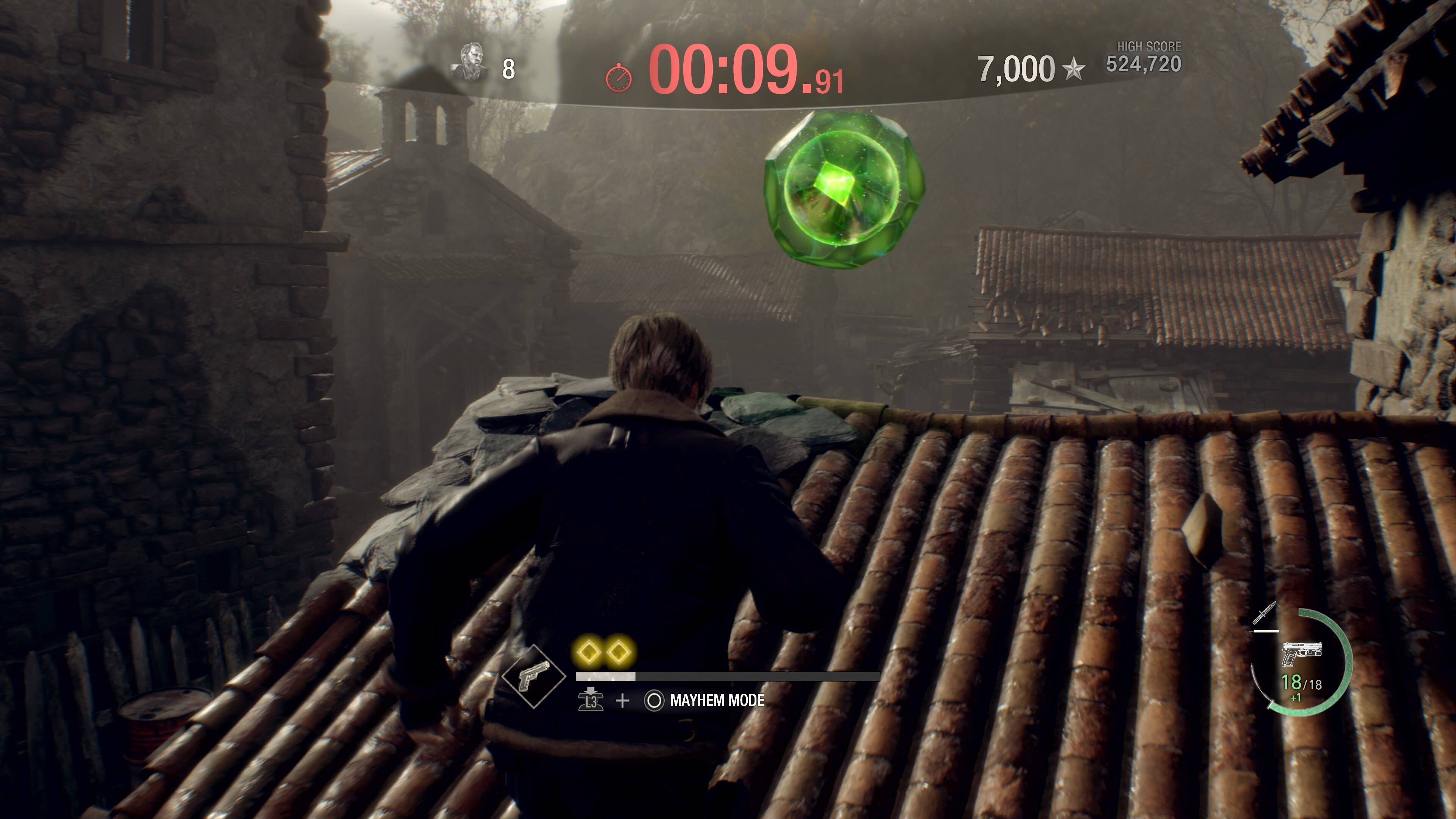Select the diamond-framed pistol mayhem icon

coord(533,676)
